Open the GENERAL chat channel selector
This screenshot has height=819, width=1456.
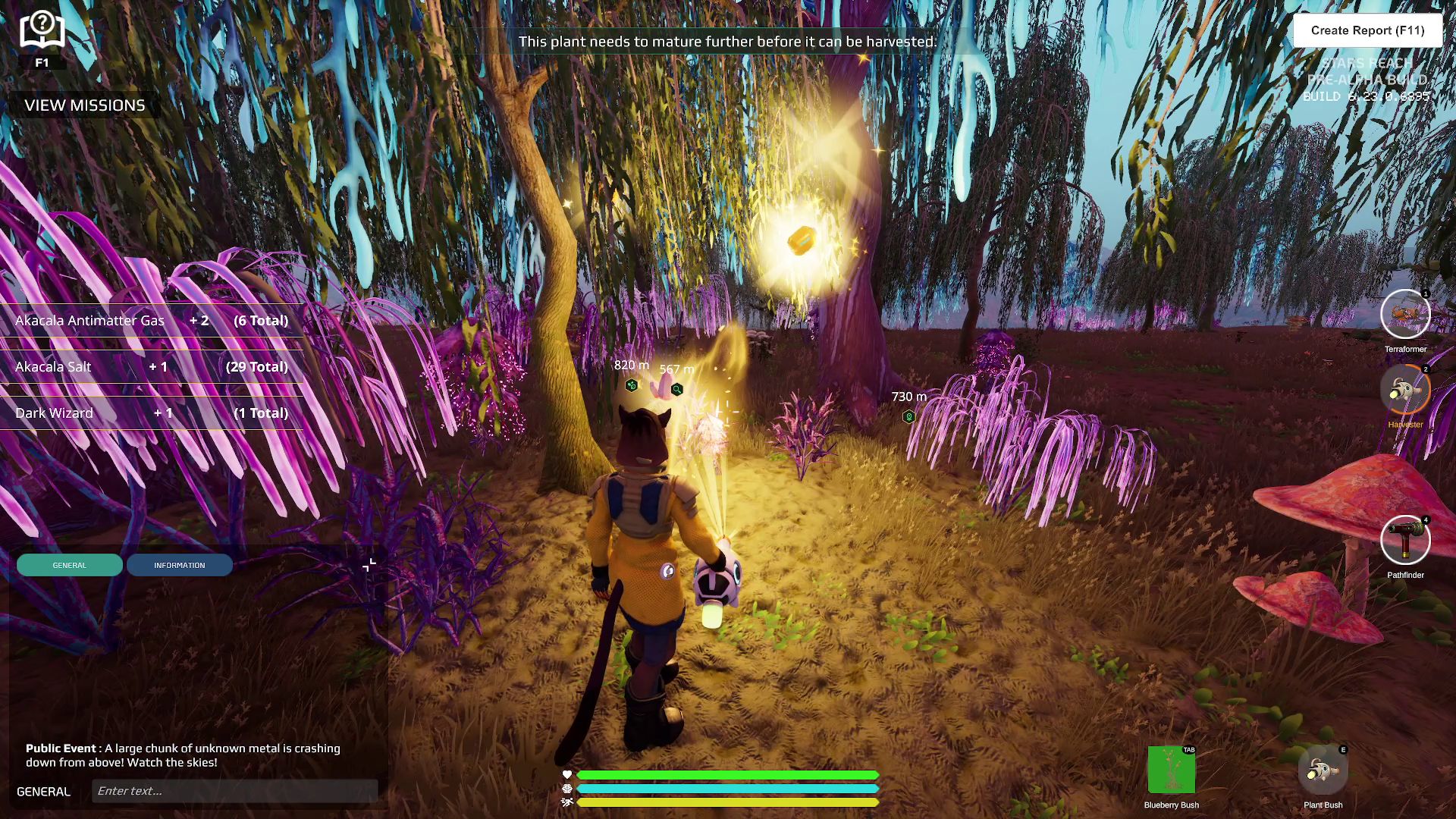click(43, 791)
